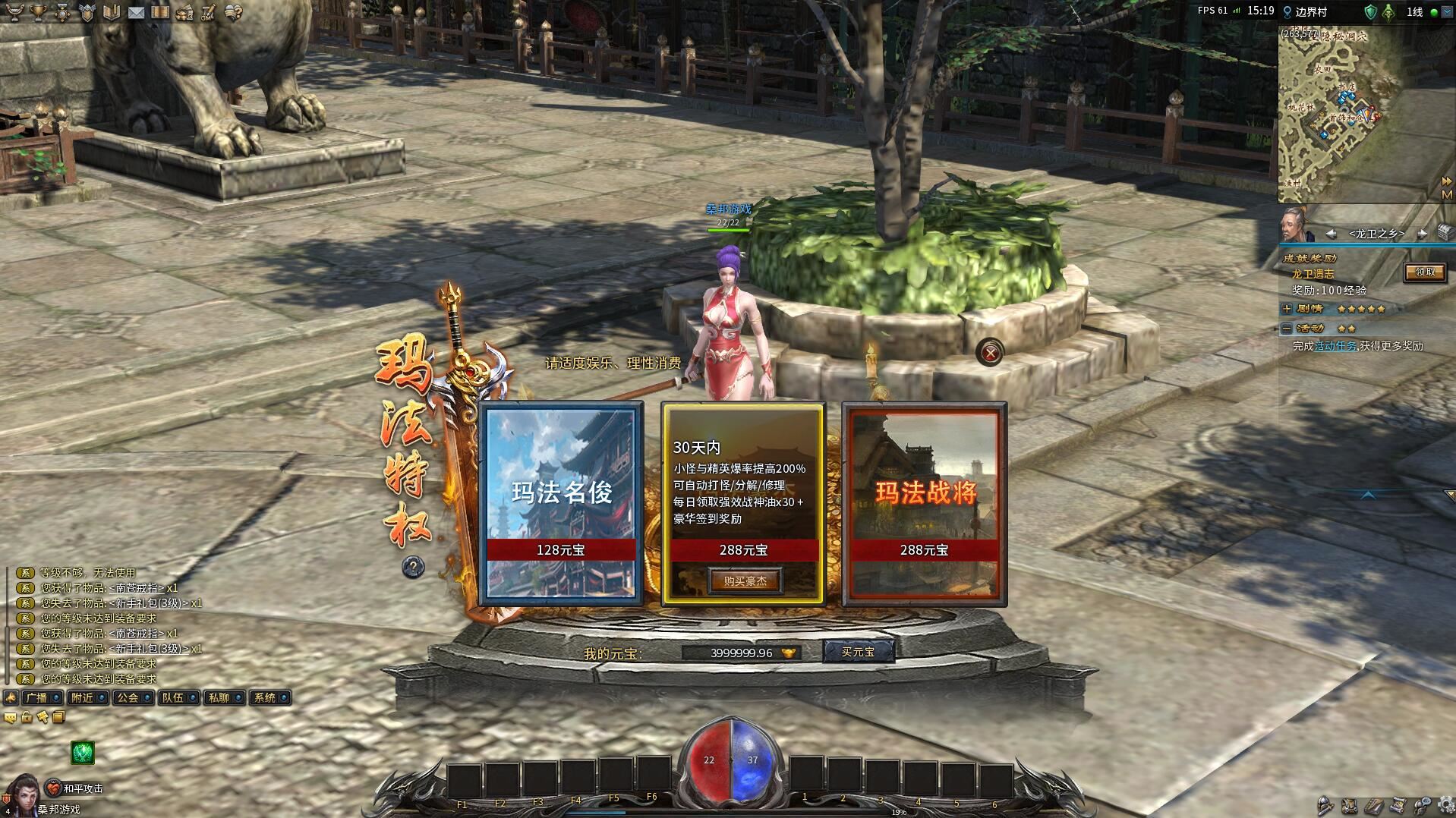This screenshot has height=818, width=1456.
Task: Click the 购买豪杰 purchase button
Action: (744, 581)
